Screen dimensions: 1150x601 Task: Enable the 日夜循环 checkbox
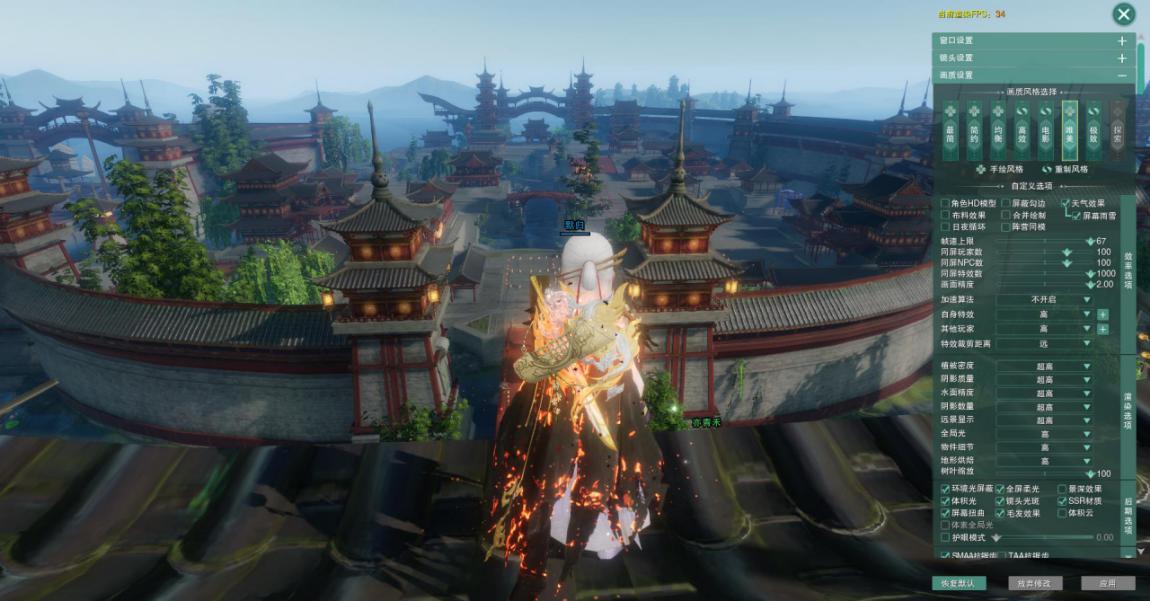pos(946,227)
